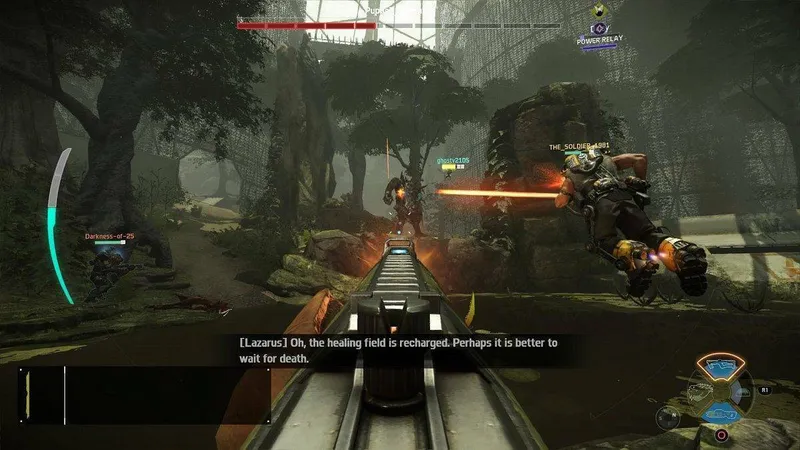Choose the bottom blue weapon wheel slot

720,412
